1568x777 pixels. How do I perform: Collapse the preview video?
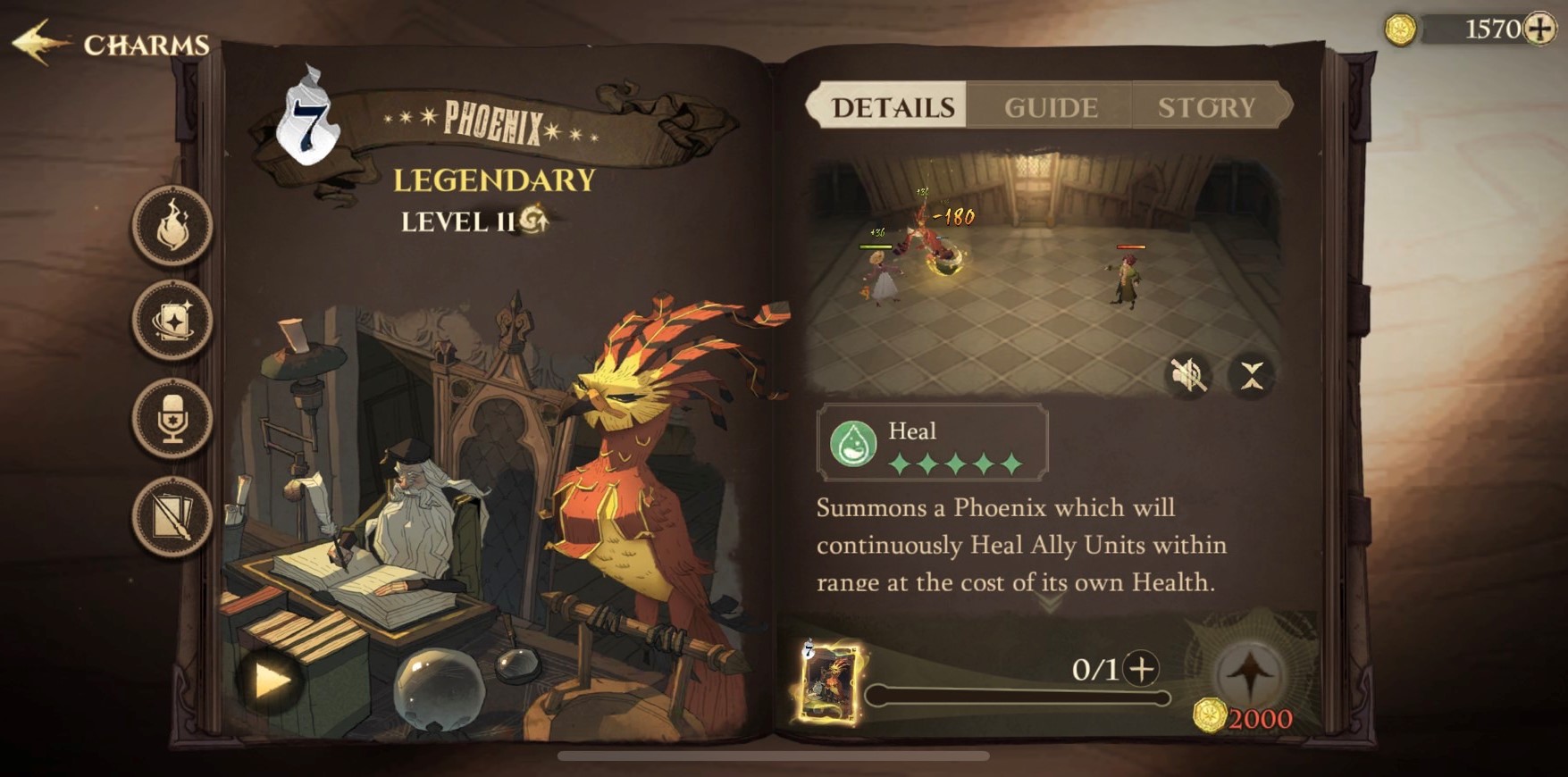pyautogui.click(x=1251, y=375)
